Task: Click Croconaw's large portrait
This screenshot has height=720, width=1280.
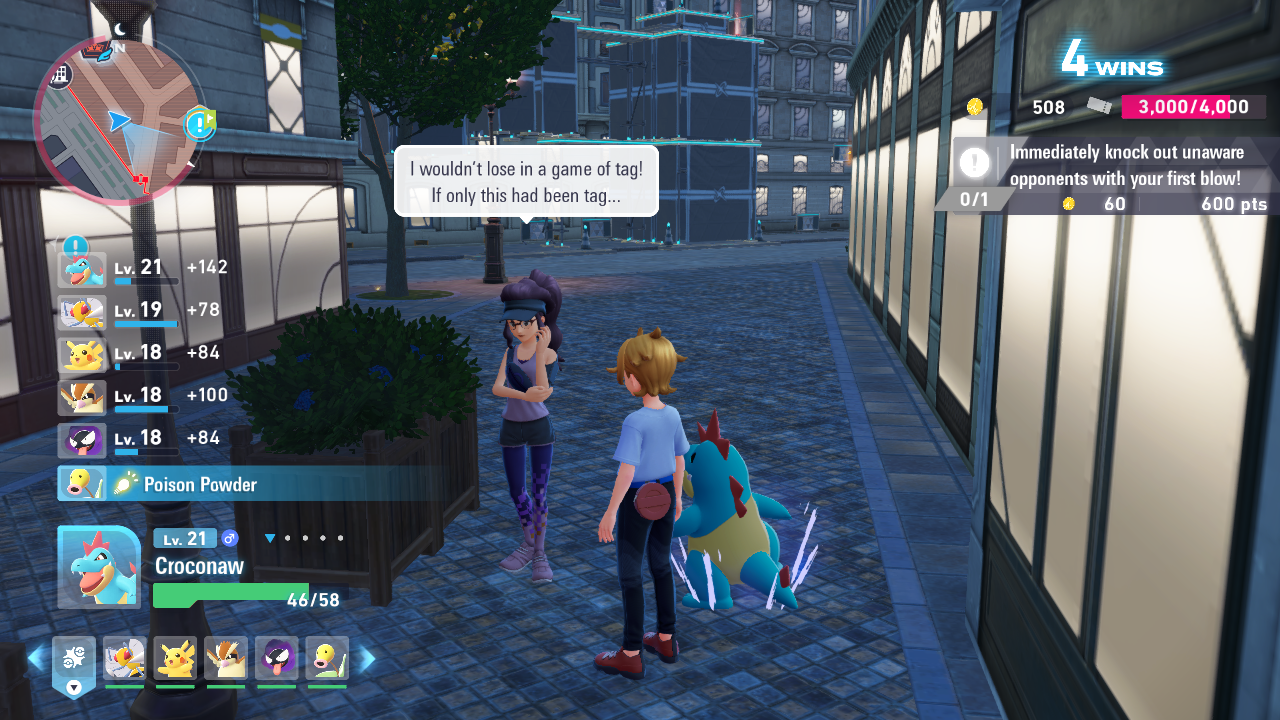Action: tap(98, 567)
